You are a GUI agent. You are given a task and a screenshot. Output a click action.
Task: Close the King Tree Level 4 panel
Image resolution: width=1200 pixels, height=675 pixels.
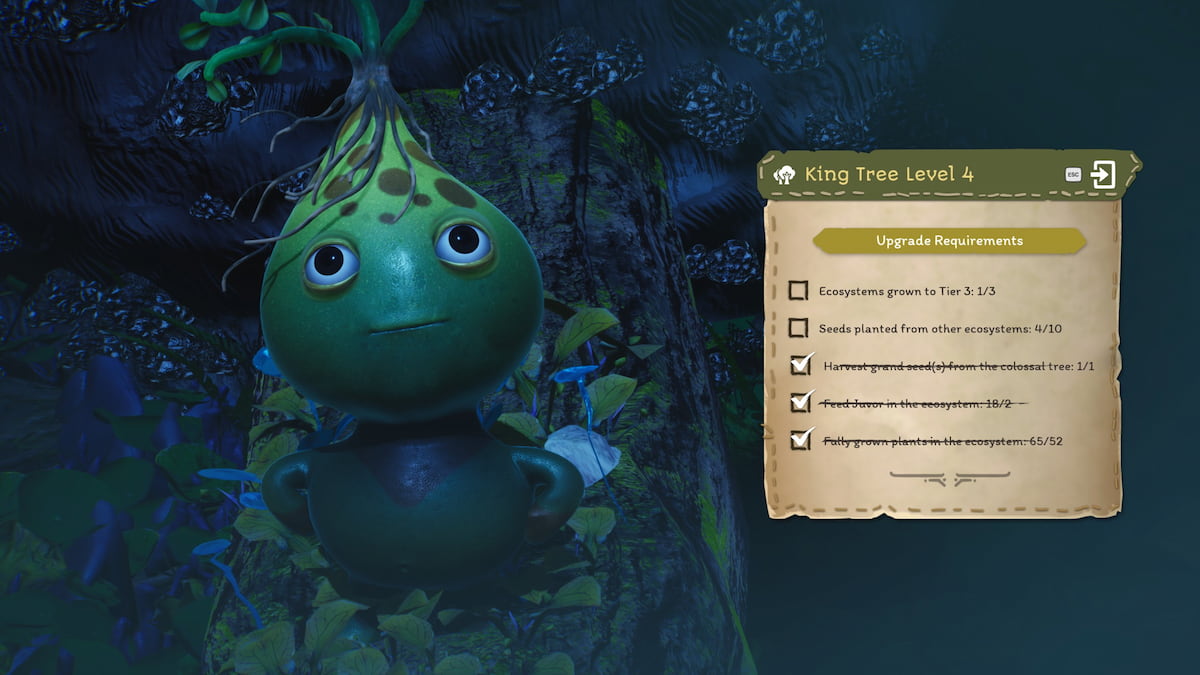point(1102,175)
